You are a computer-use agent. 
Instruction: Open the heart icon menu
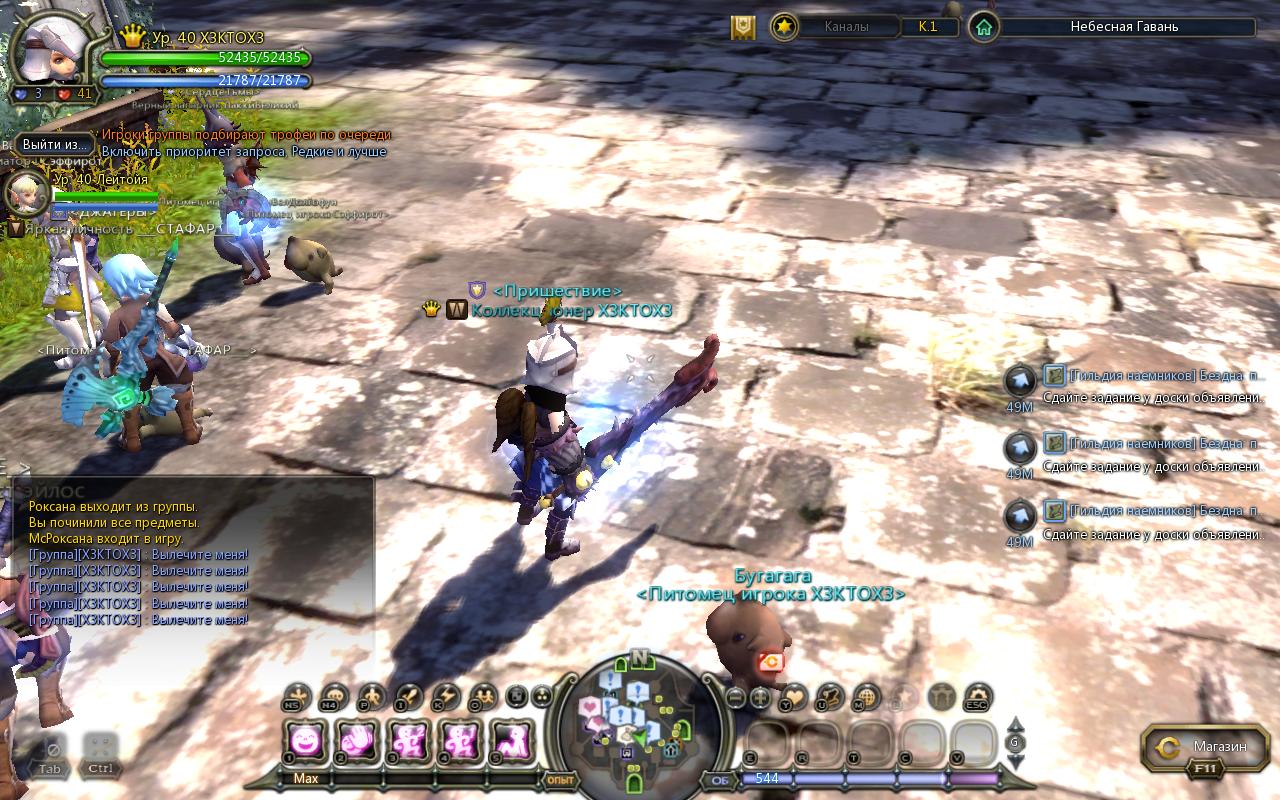[794, 696]
